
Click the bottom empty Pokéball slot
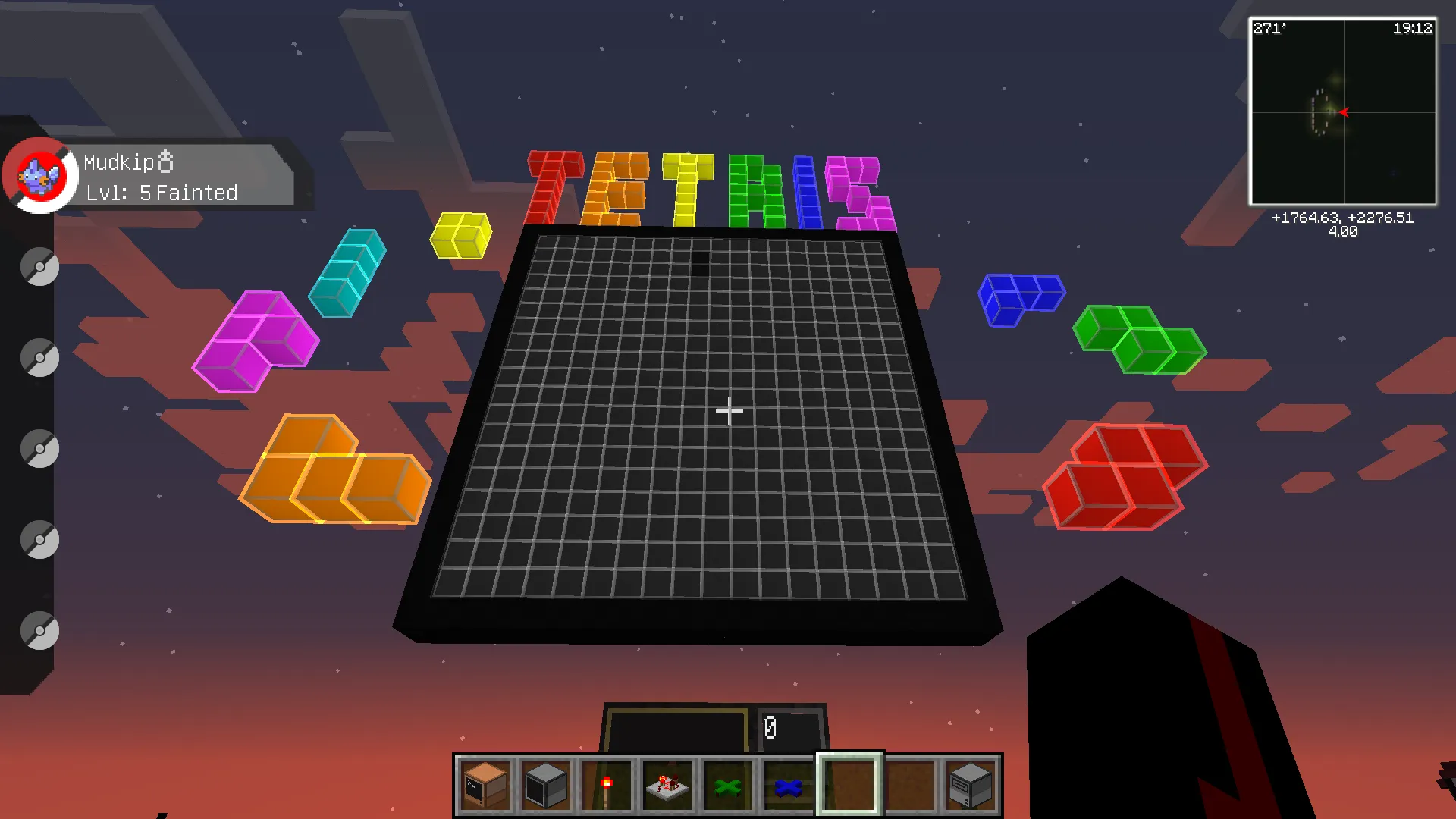[x=39, y=630]
